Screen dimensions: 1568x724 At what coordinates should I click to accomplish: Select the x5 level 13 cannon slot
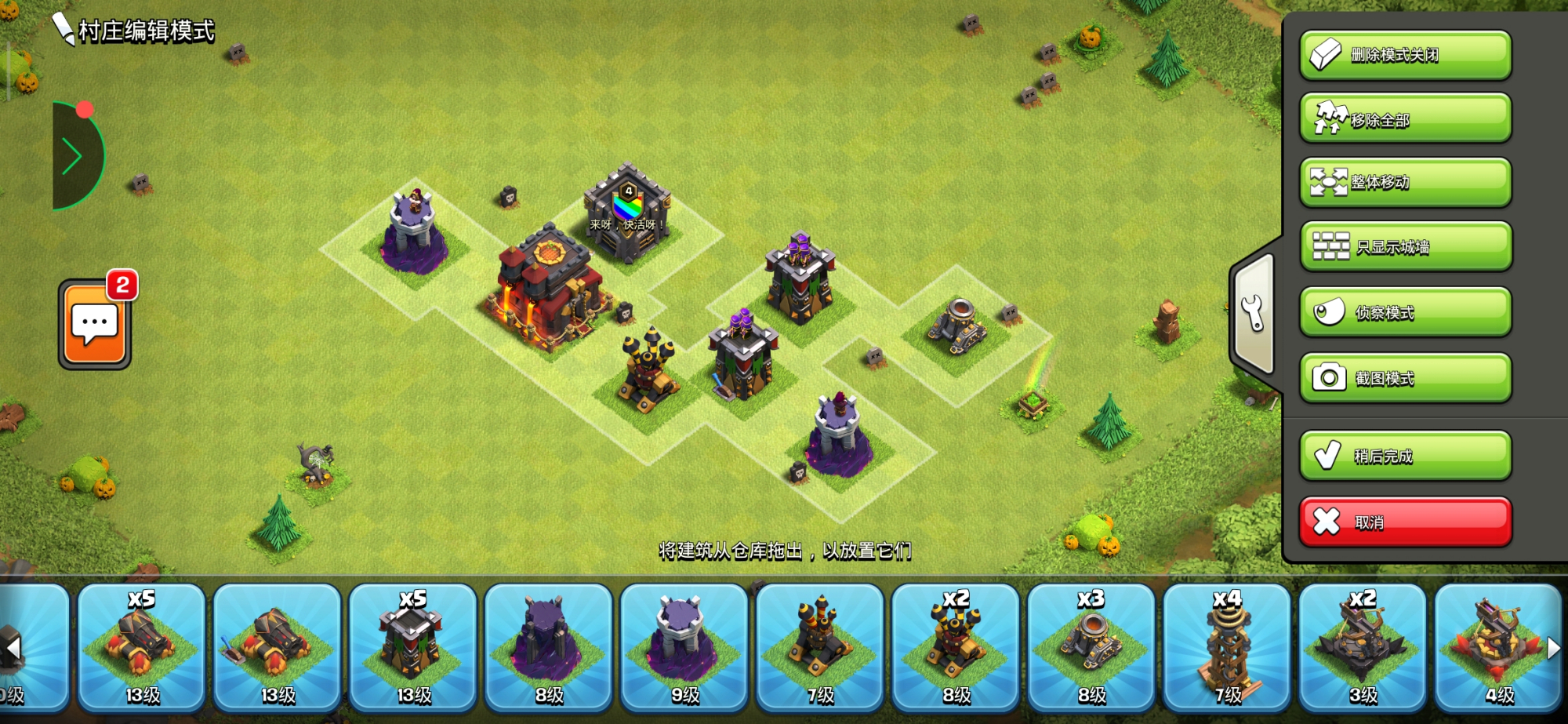tap(142, 647)
